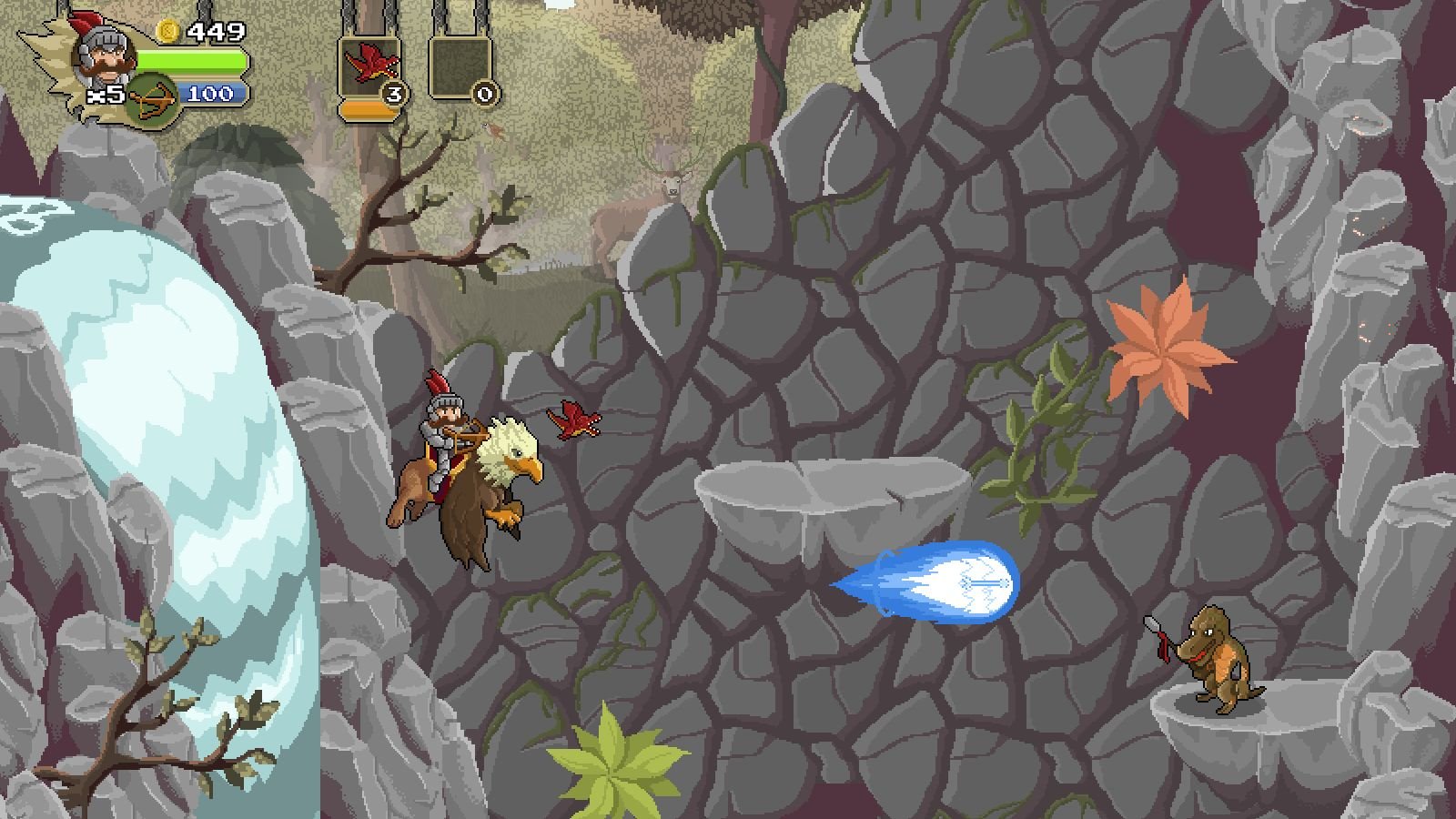
Task: Click the circular 3 counter badge
Action: (395, 93)
